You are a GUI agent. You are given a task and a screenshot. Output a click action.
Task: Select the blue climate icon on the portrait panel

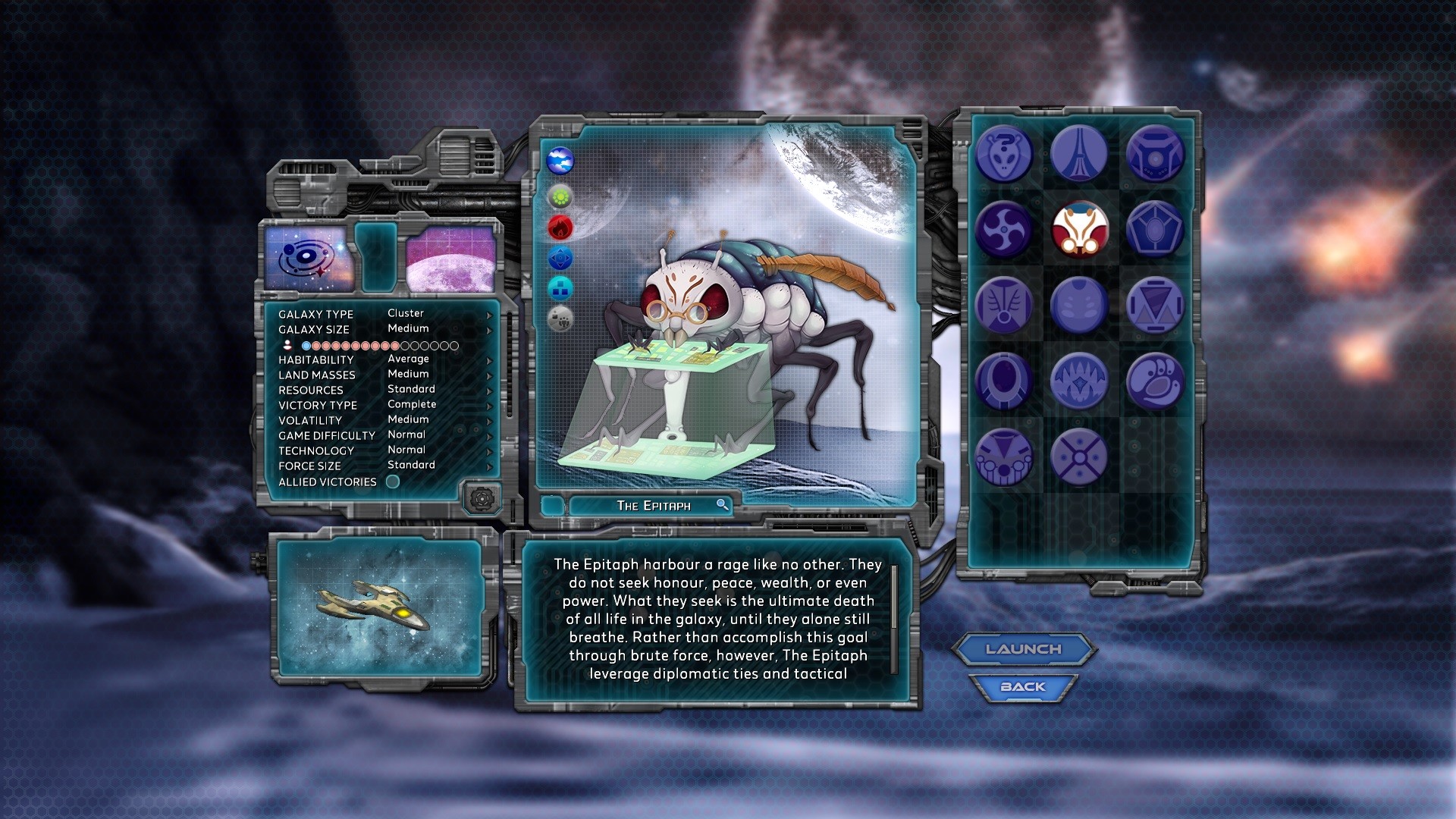tap(559, 162)
